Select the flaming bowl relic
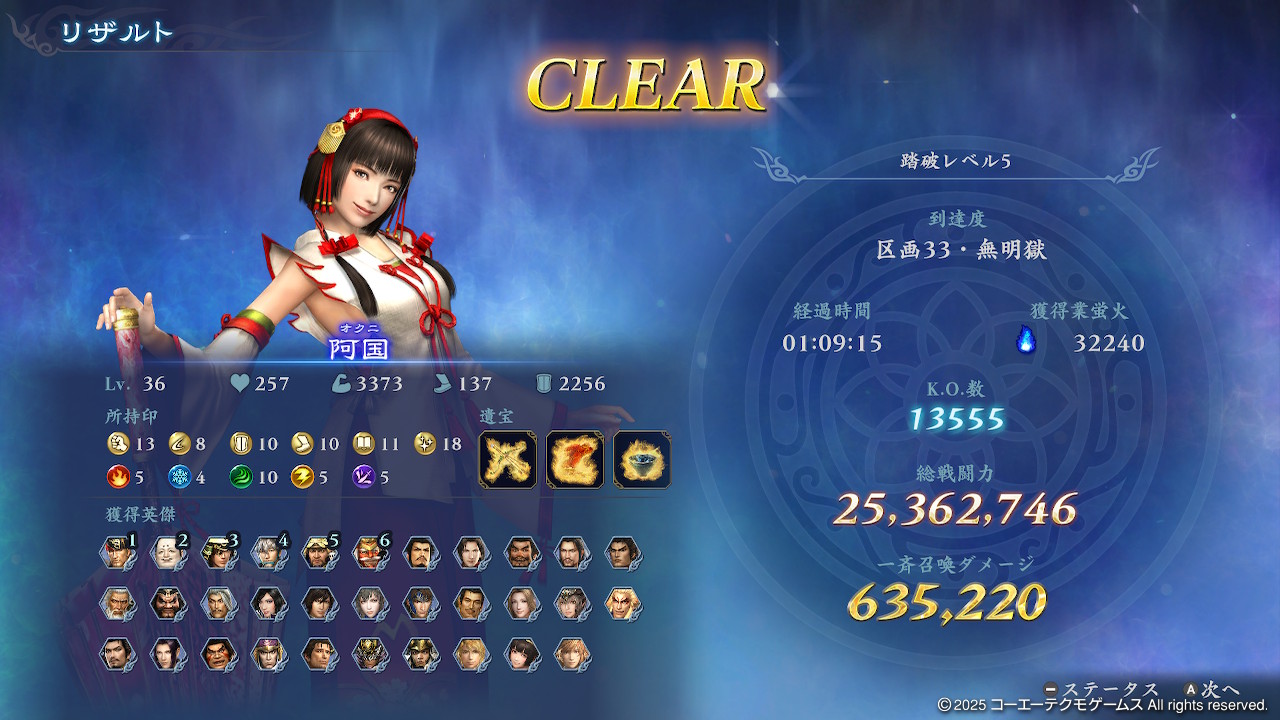 (641, 460)
